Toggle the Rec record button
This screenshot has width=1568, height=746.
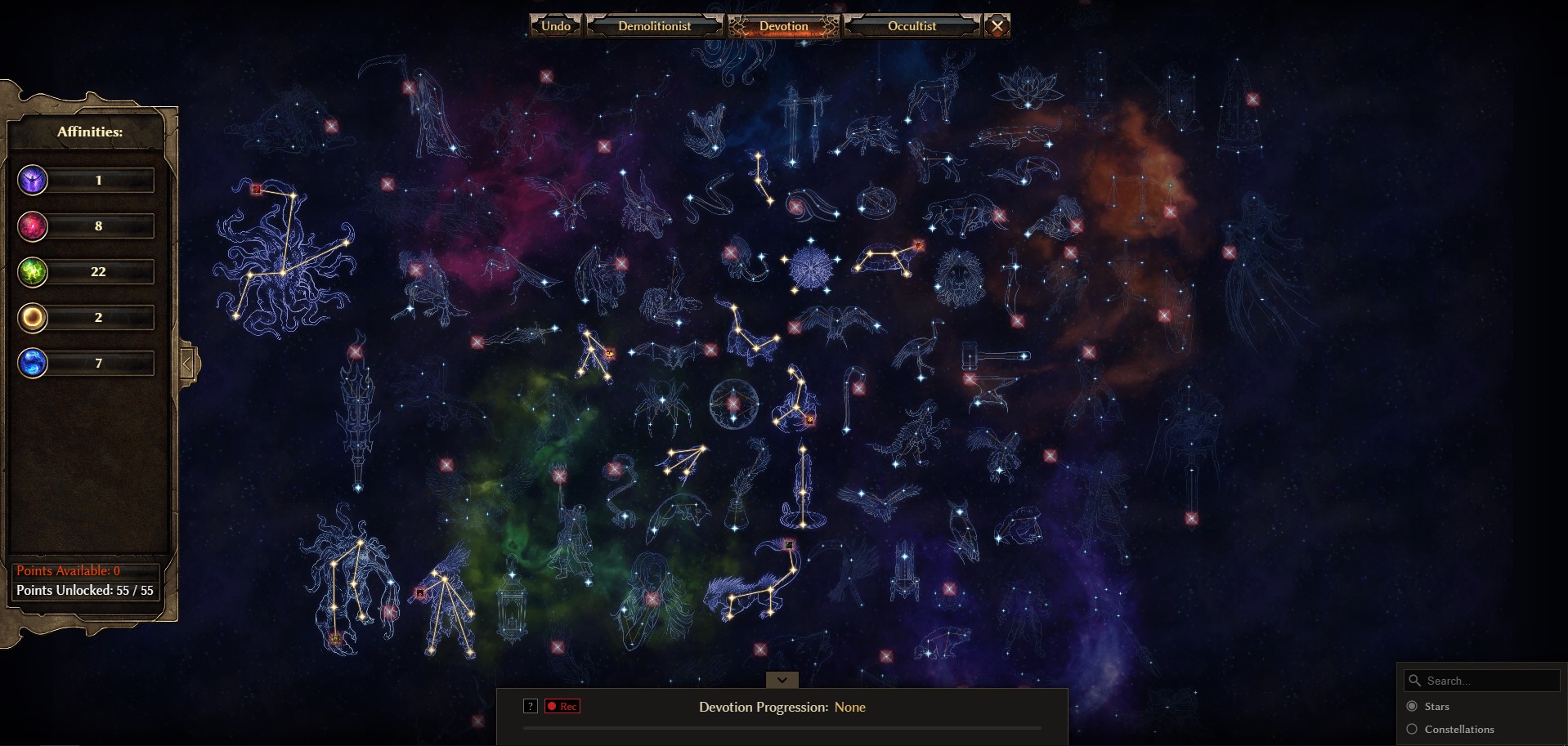562,706
